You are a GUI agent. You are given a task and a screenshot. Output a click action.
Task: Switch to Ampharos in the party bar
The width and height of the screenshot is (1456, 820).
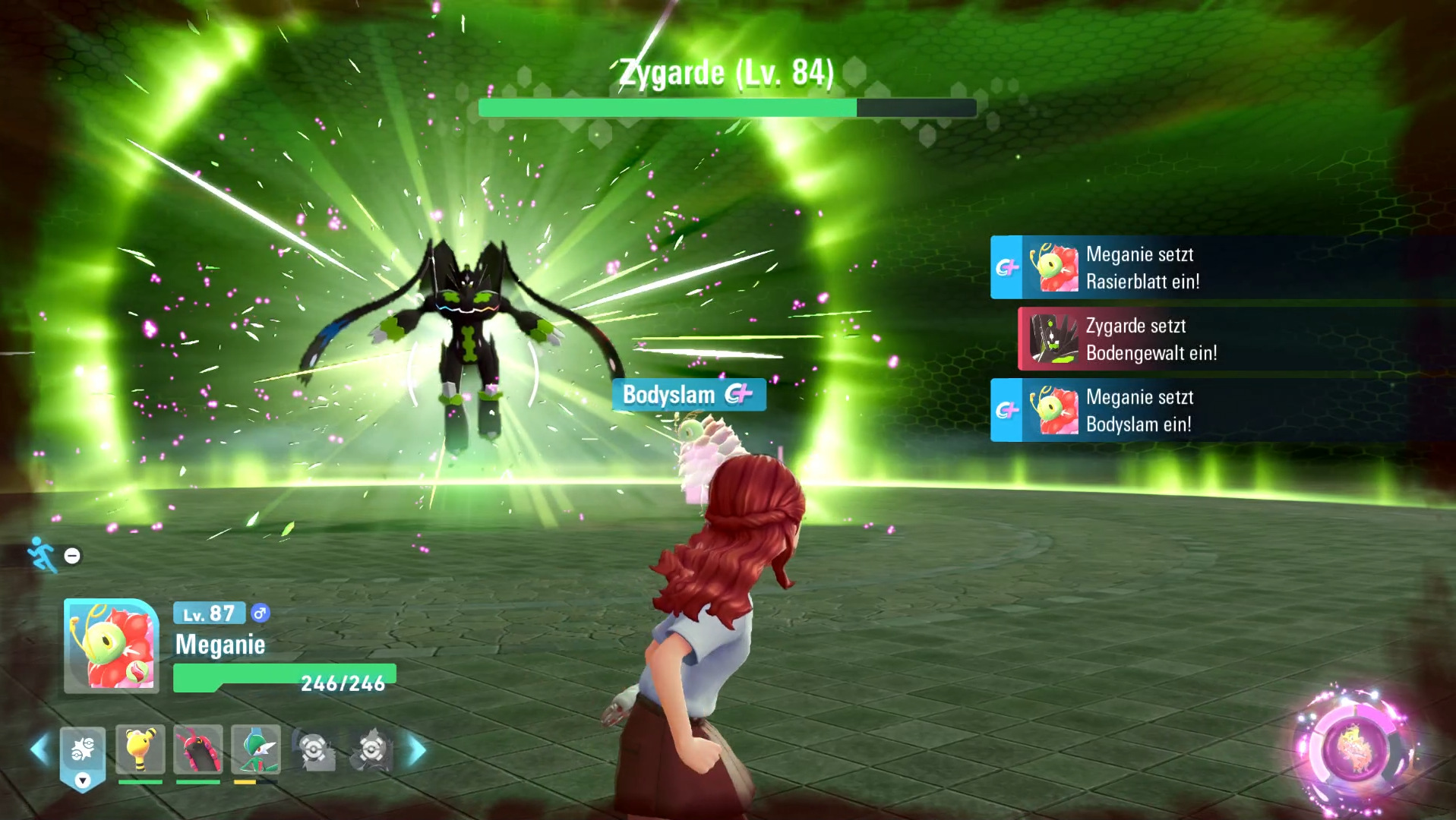click(141, 749)
